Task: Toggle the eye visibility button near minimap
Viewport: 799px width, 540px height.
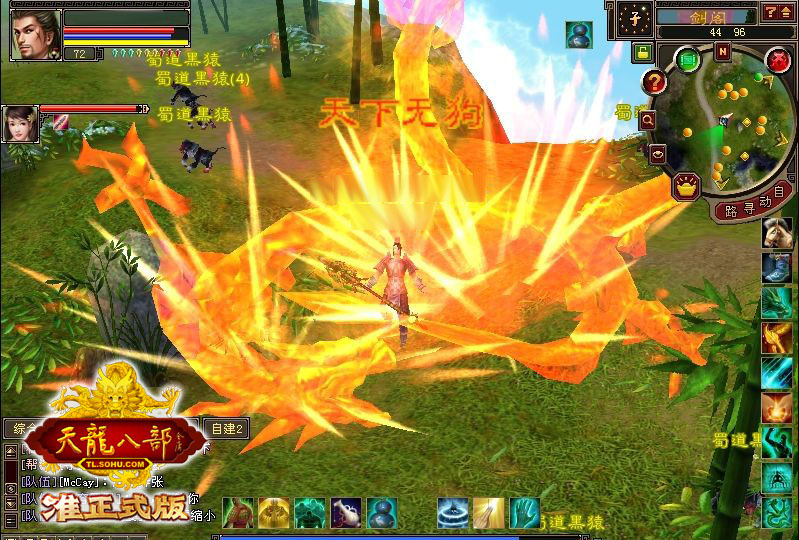Action: pyautogui.click(x=658, y=153)
